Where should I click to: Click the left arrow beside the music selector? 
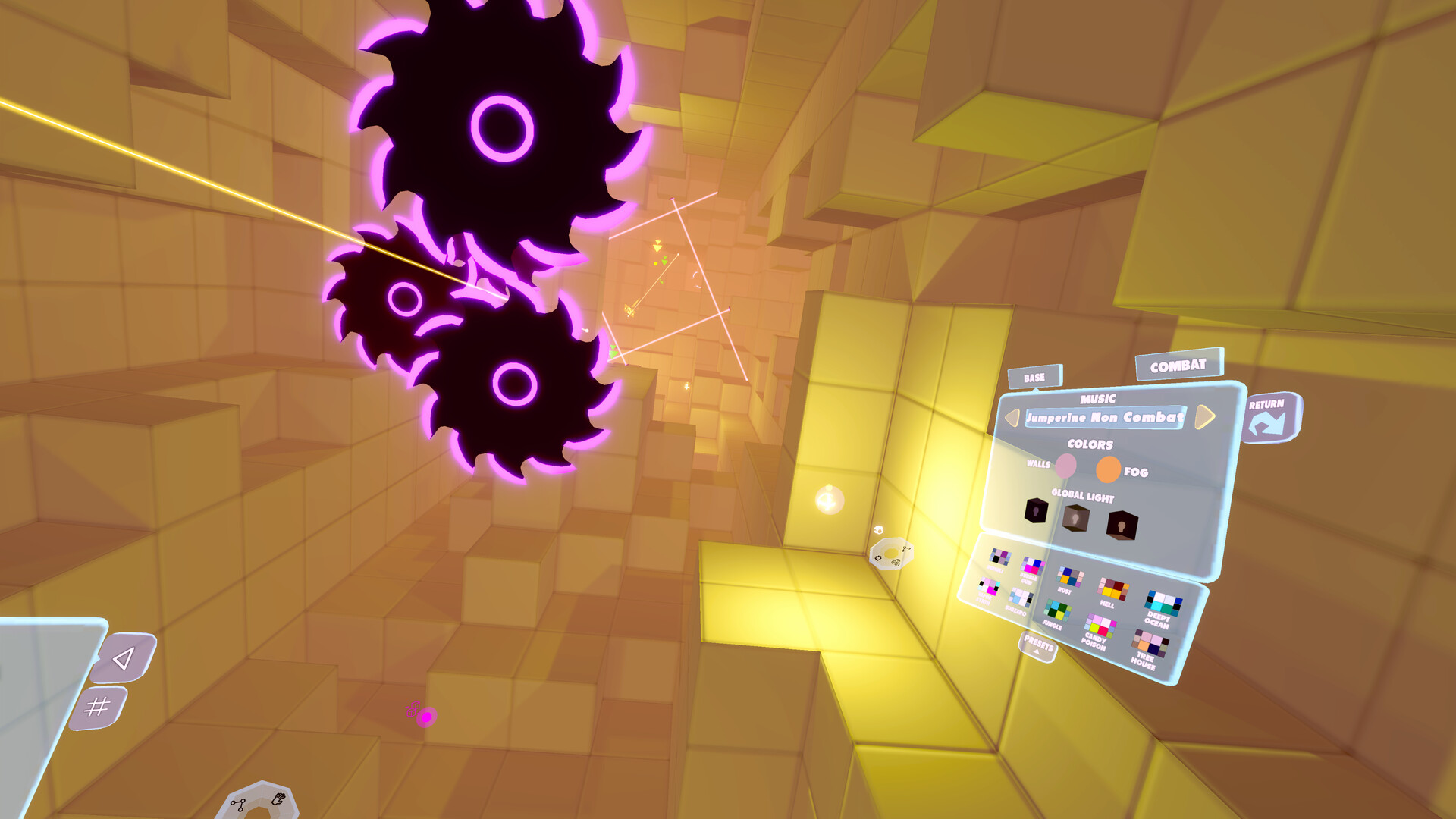point(1012,418)
